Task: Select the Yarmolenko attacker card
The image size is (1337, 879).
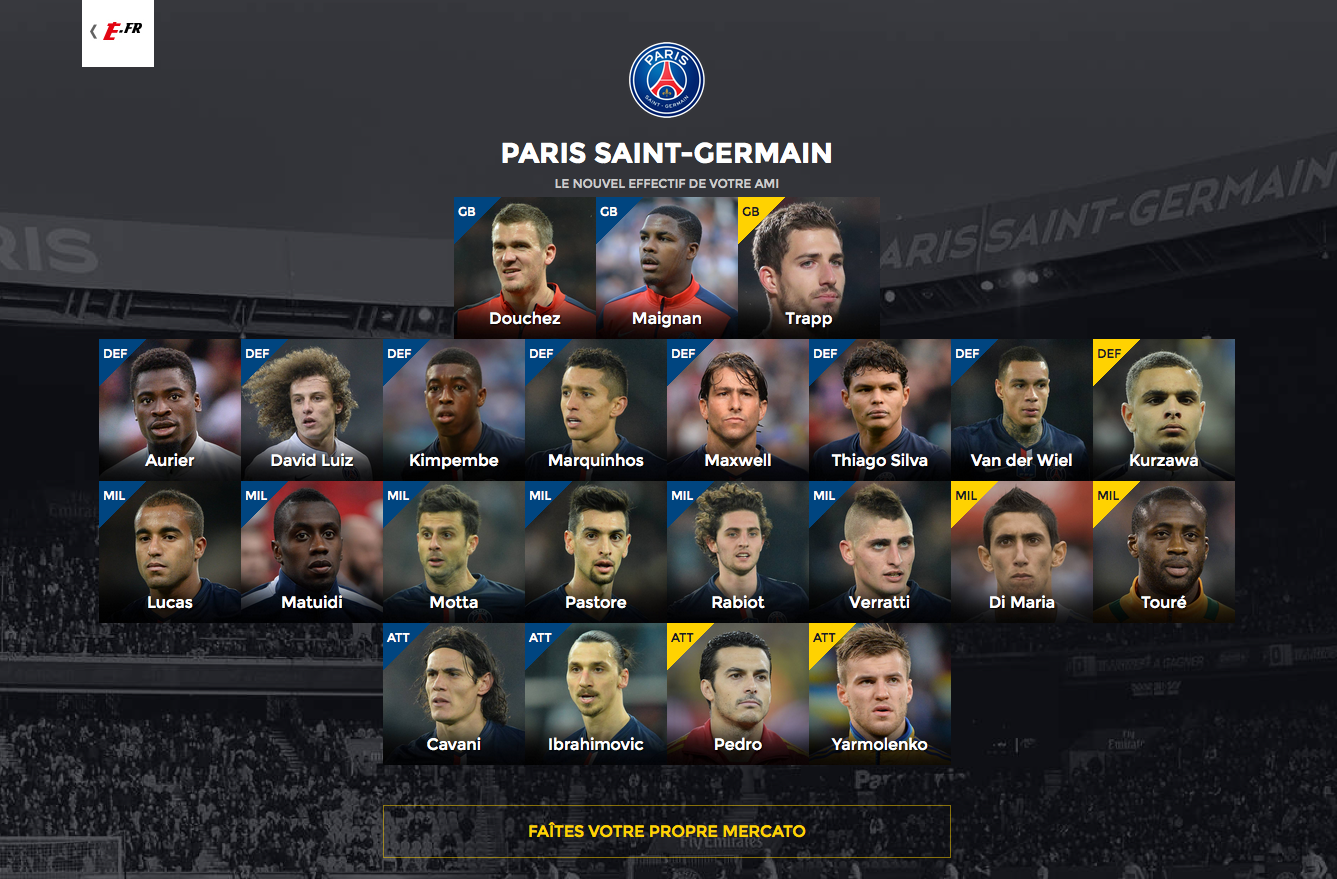Action: tap(880, 693)
